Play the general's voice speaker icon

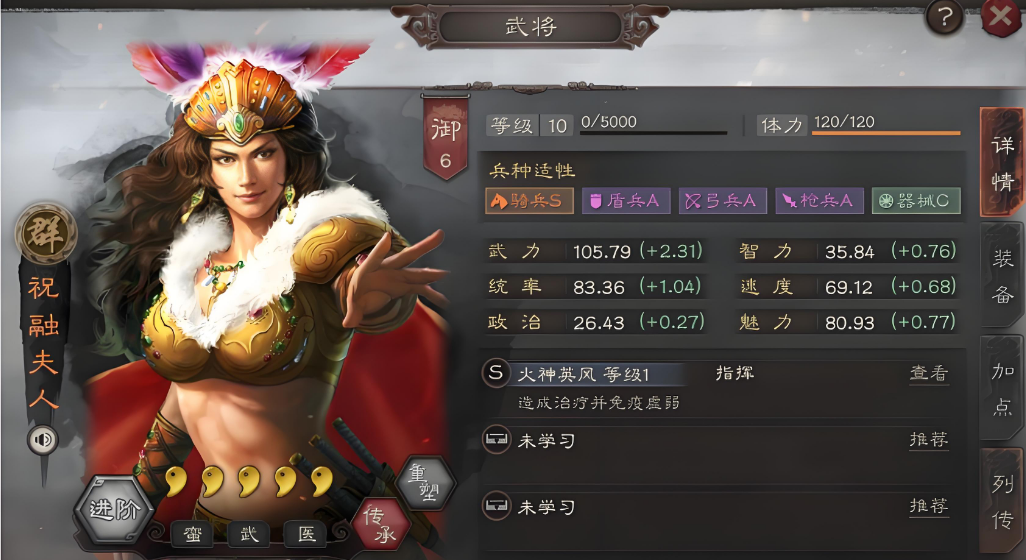(x=42, y=439)
